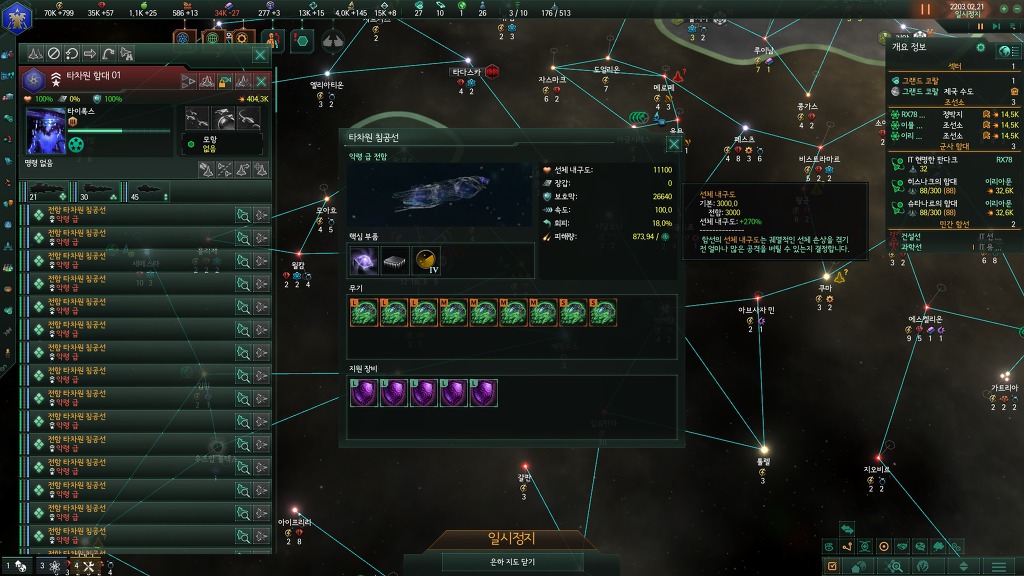The width and height of the screenshot is (1024, 576).
Task: Close the fleet panel with the top X
Action: coord(261,54)
